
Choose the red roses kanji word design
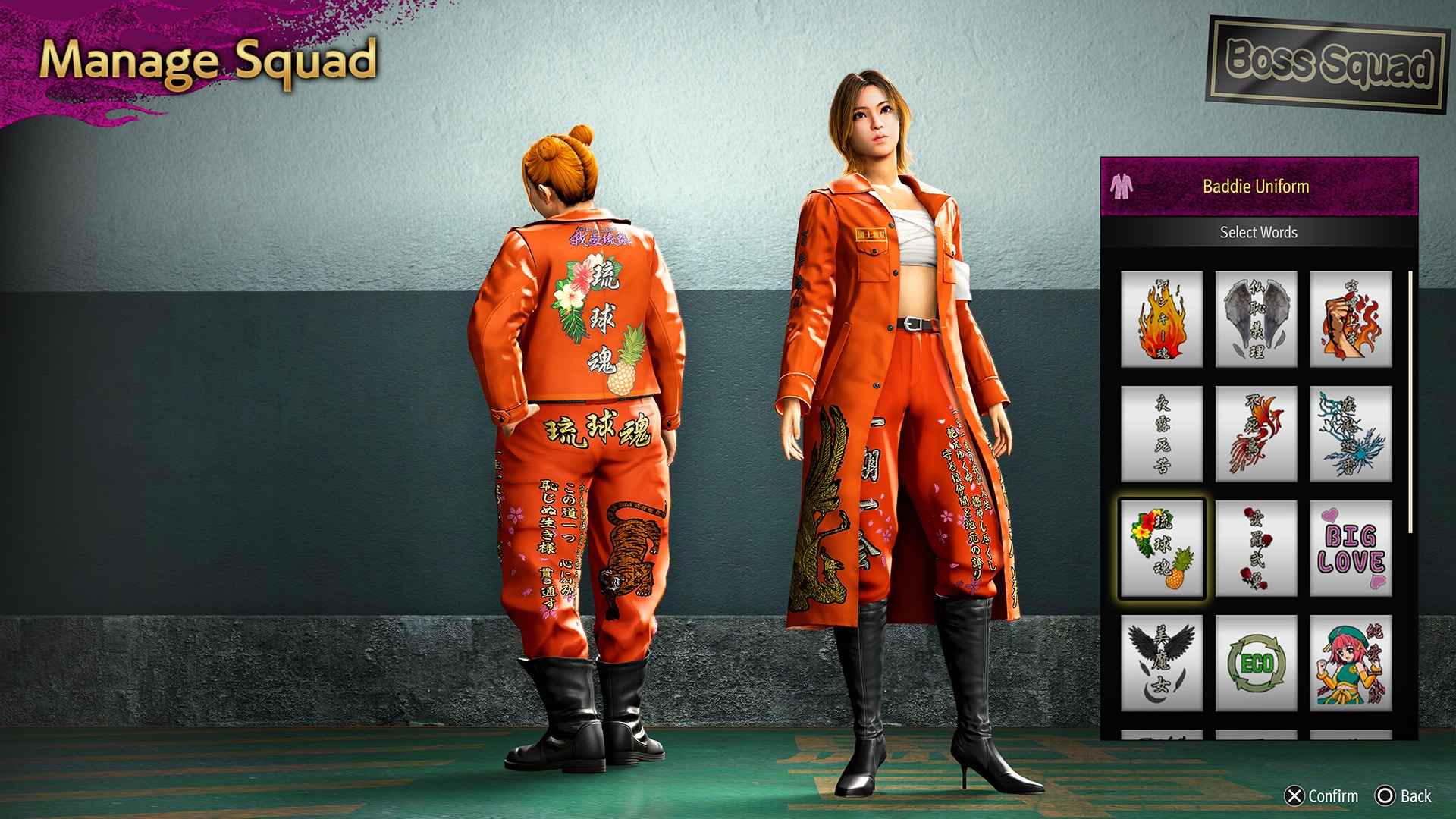tap(1256, 548)
